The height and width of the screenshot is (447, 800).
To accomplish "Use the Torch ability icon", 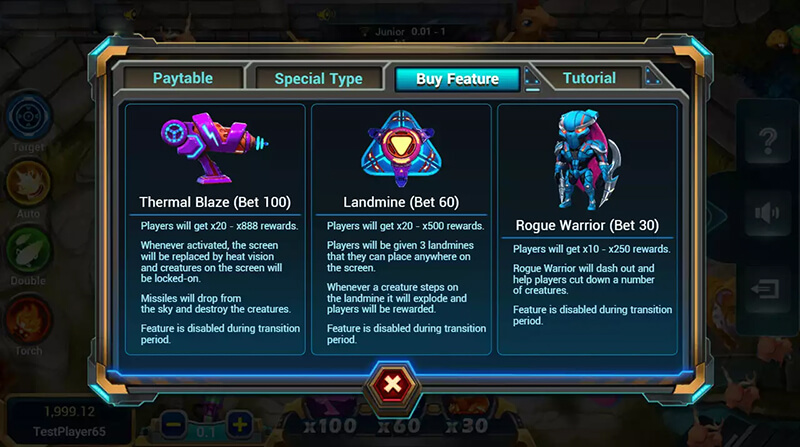I will click(x=28, y=318).
